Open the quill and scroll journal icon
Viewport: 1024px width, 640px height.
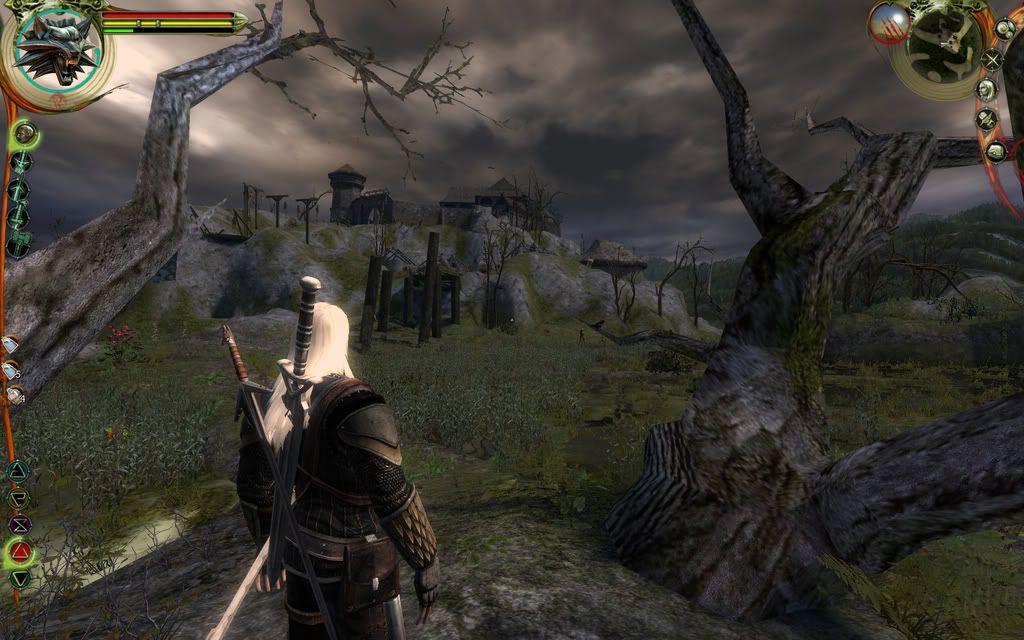(987, 120)
